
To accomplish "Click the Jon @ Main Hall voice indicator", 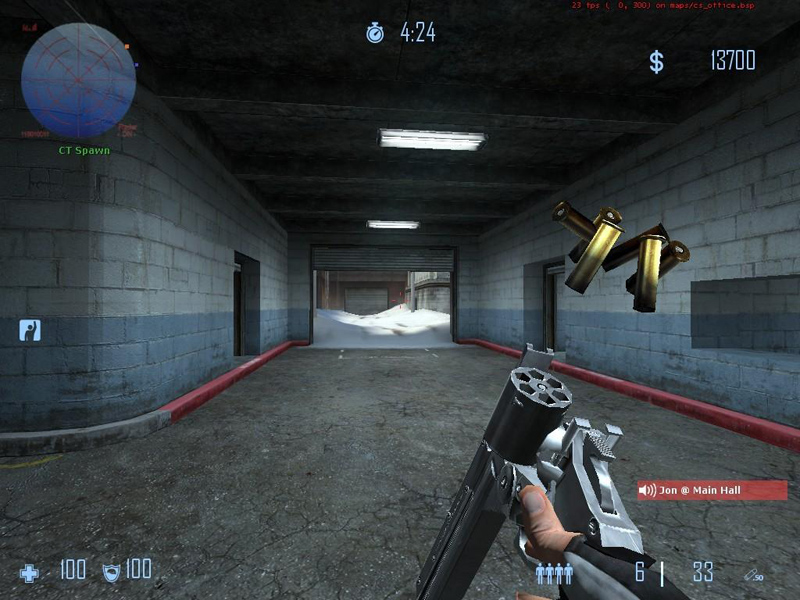I will tap(712, 490).
